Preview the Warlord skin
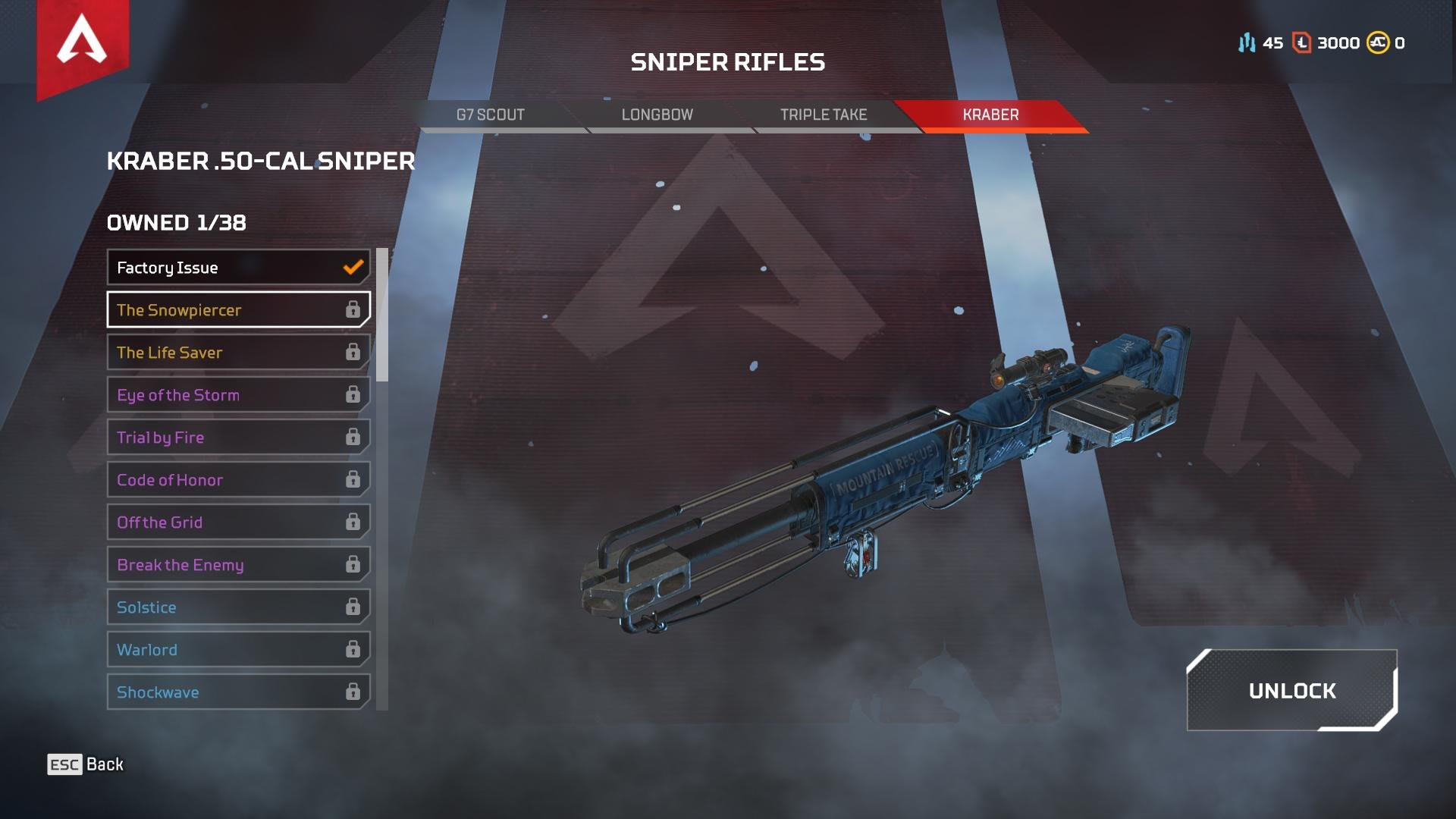Screen dimensions: 1456x819 pyautogui.click(x=238, y=650)
